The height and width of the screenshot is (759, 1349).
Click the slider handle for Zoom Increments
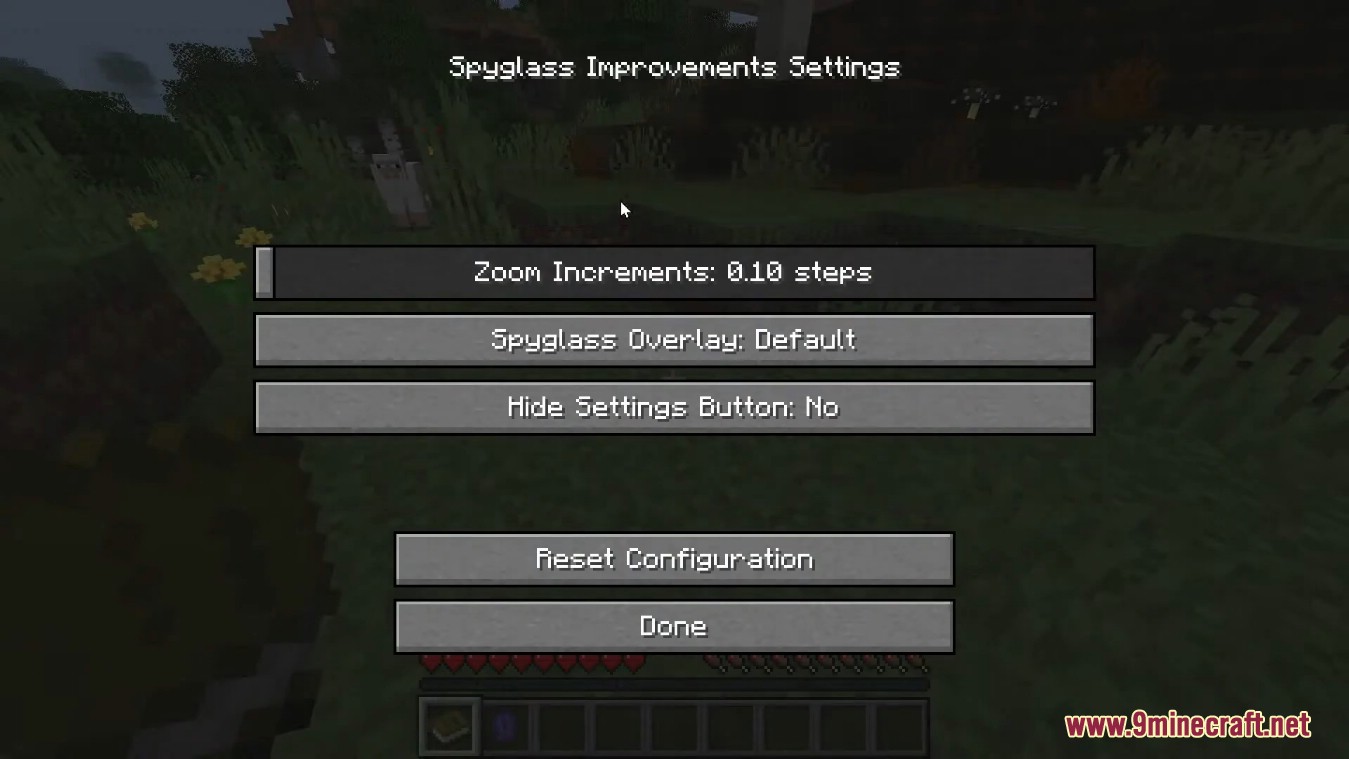tap(263, 272)
